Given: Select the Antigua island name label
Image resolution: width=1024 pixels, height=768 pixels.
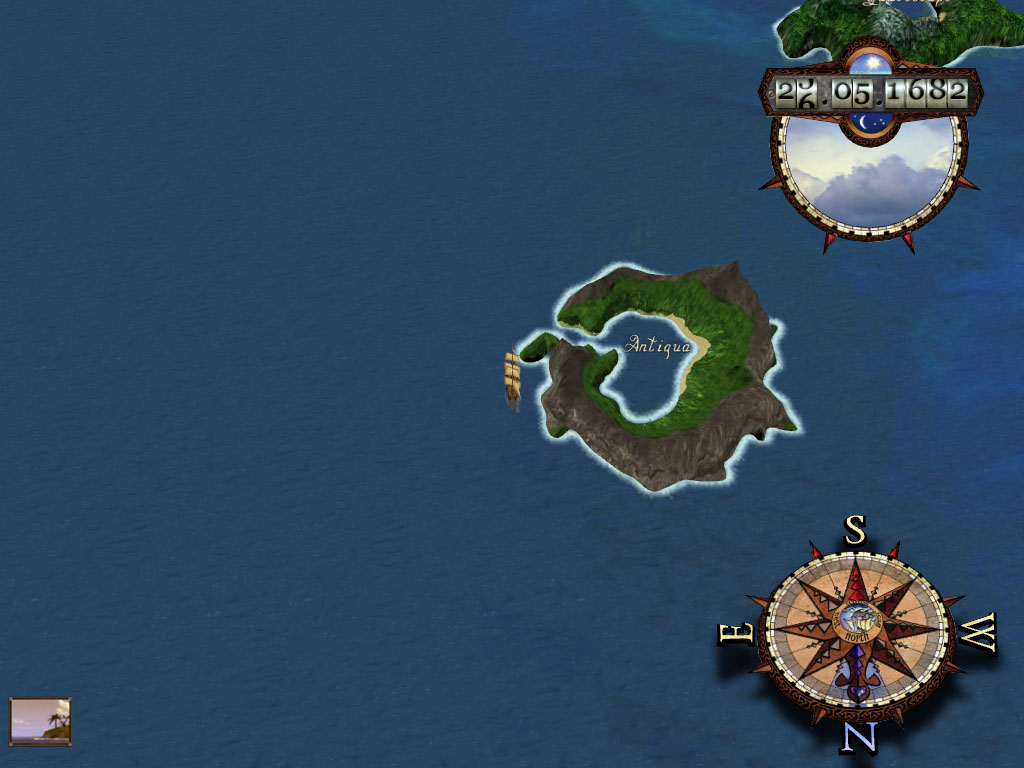Looking at the screenshot, I should click(657, 345).
